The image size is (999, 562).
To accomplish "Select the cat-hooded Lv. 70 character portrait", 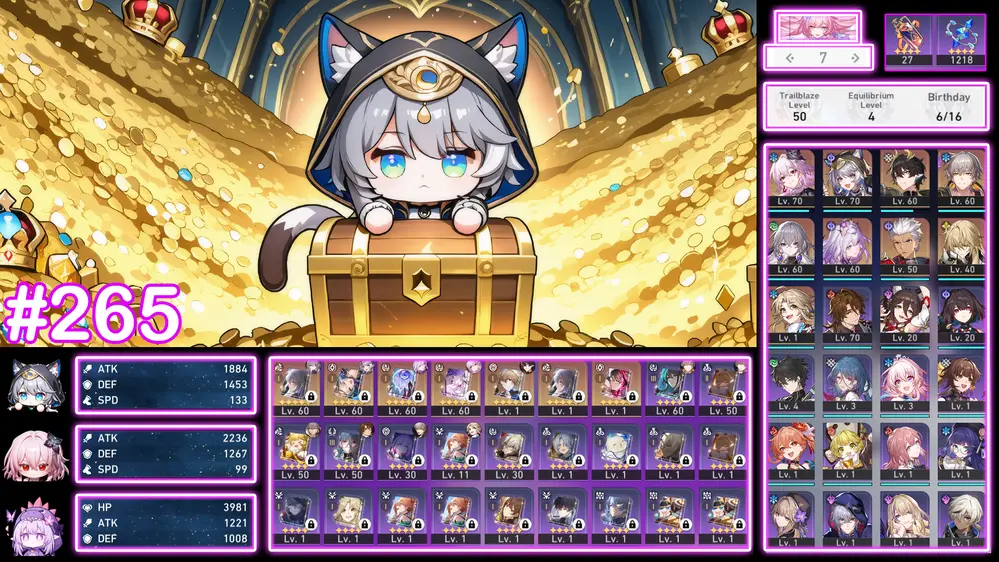I will coord(848,178).
